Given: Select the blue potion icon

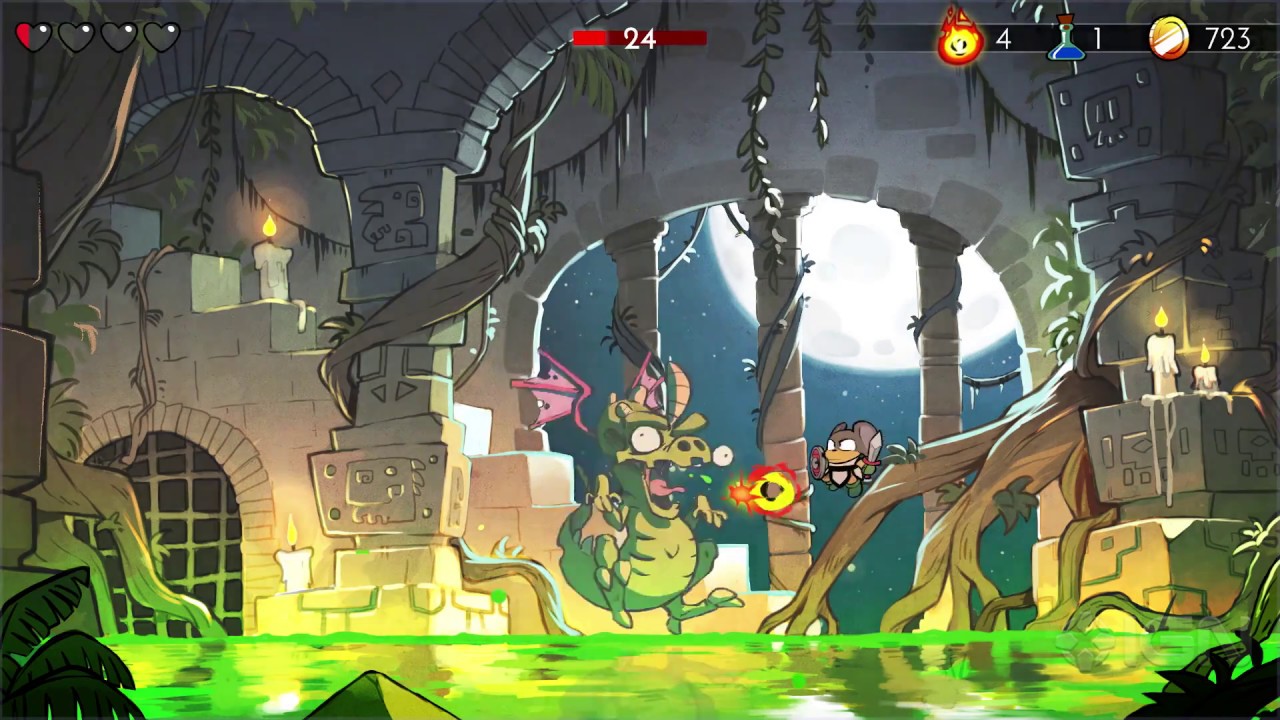Looking at the screenshot, I should pyautogui.click(x=1066, y=40).
